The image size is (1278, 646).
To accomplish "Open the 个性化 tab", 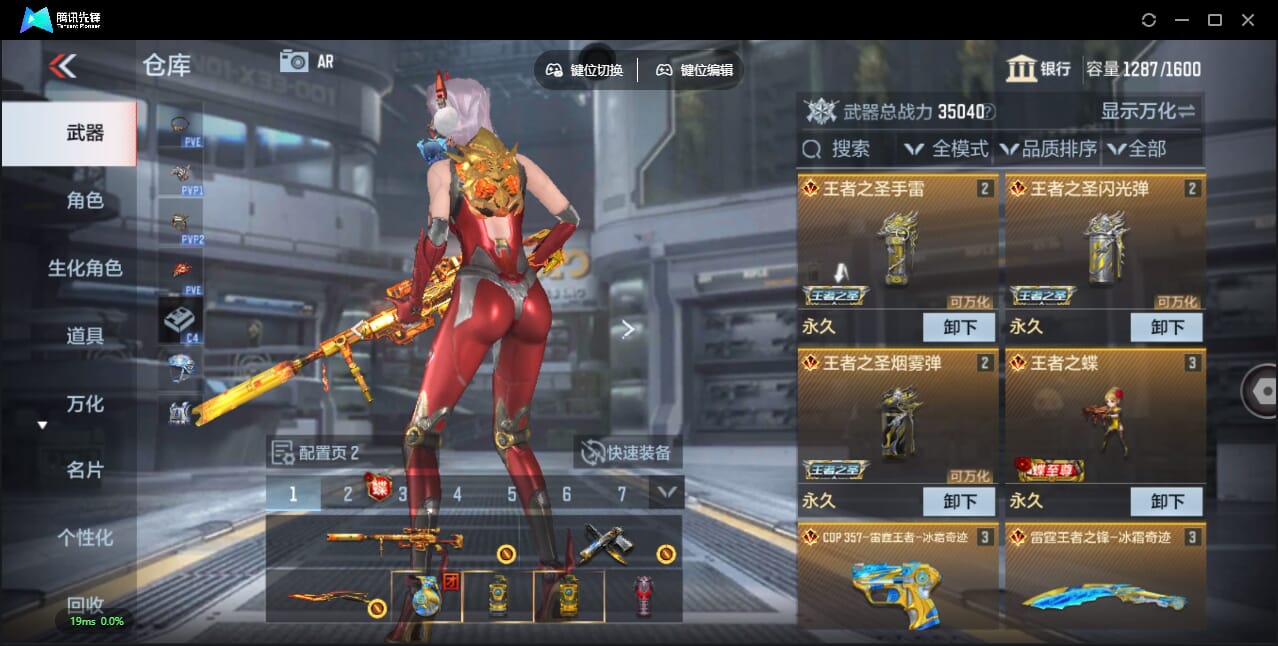I will [x=85, y=537].
